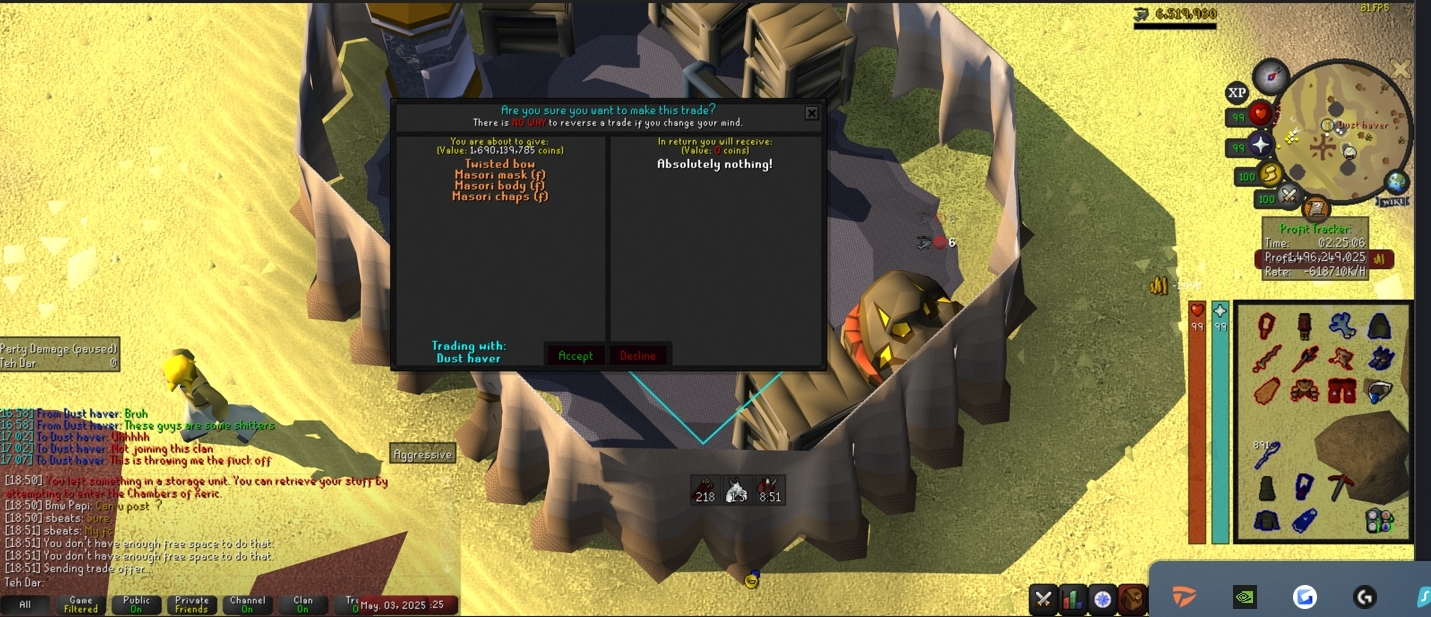Decline the trade offer
Image resolution: width=1431 pixels, height=617 pixels.
(x=638, y=355)
